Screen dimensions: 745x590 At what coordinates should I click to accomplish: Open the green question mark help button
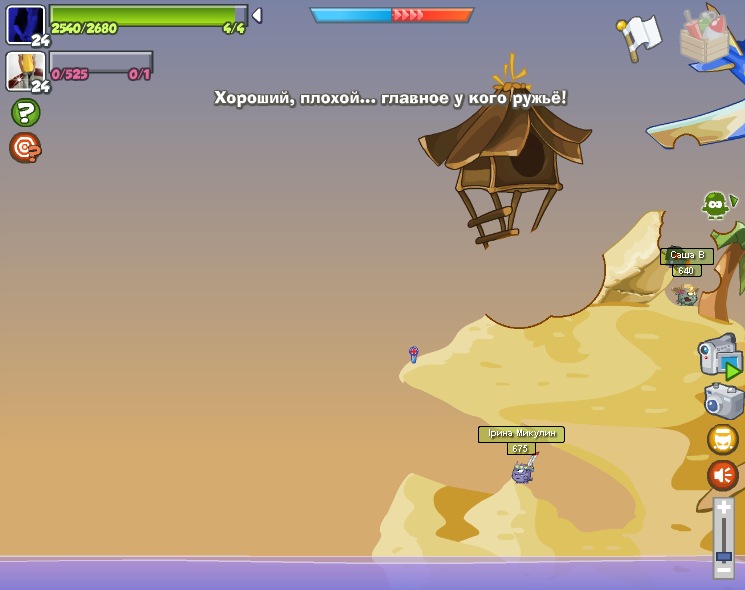(x=25, y=112)
